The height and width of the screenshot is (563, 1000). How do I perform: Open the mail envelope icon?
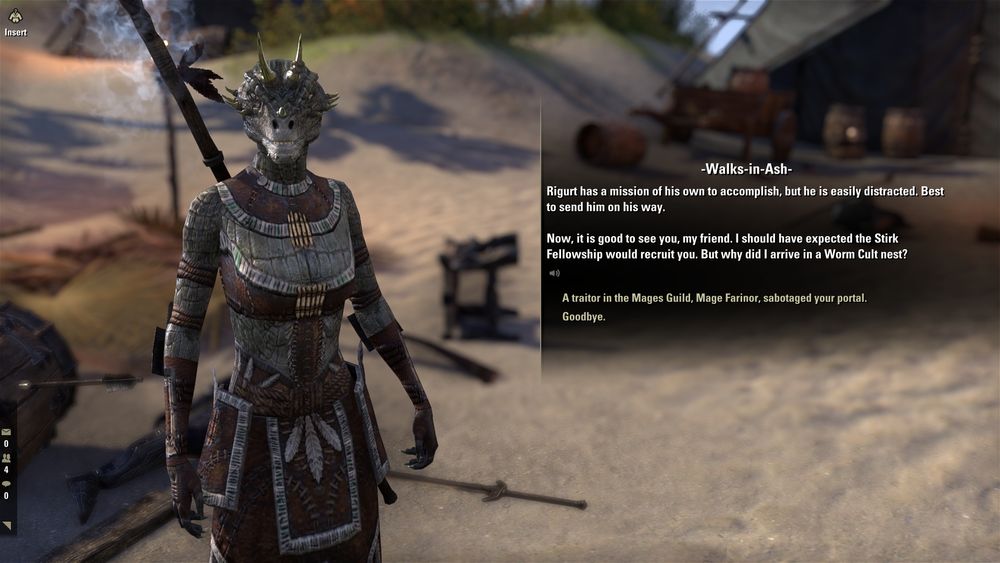(6, 433)
